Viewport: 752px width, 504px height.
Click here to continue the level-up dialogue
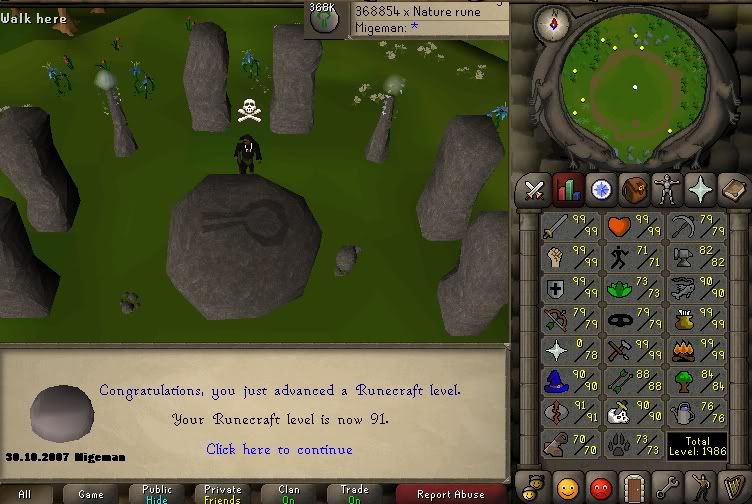point(279,450)
